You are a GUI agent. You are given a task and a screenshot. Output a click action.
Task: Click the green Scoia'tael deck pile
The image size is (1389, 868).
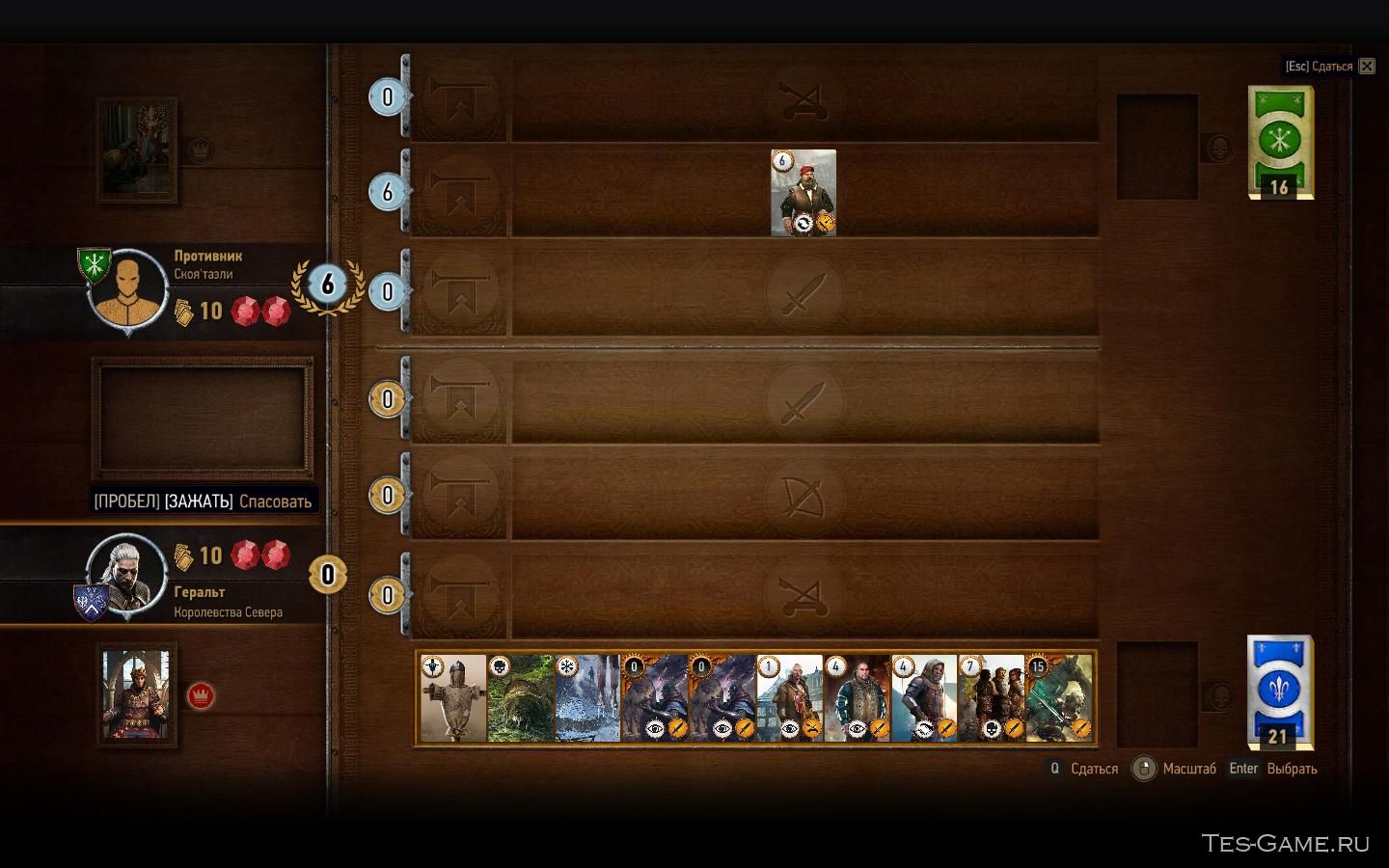(x=1280, y=141)
